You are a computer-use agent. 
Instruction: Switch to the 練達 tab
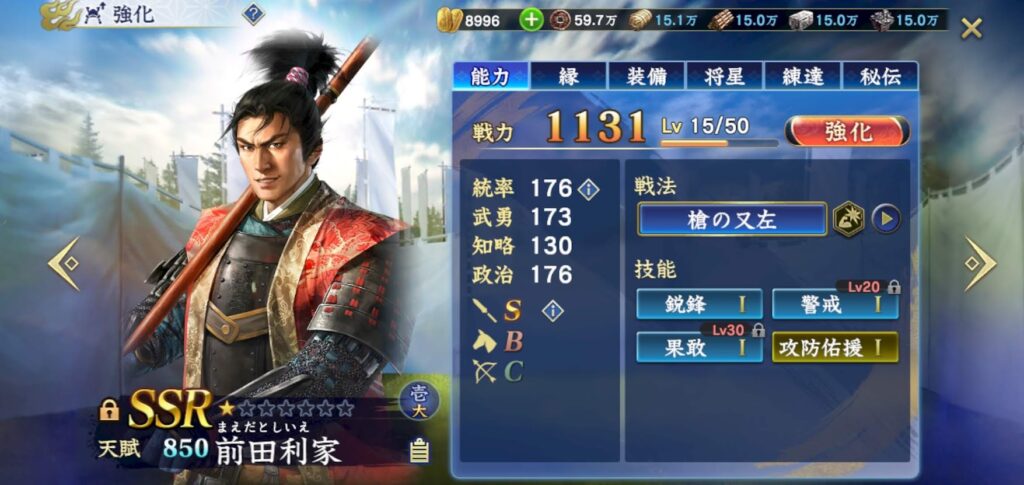point(802,75)
